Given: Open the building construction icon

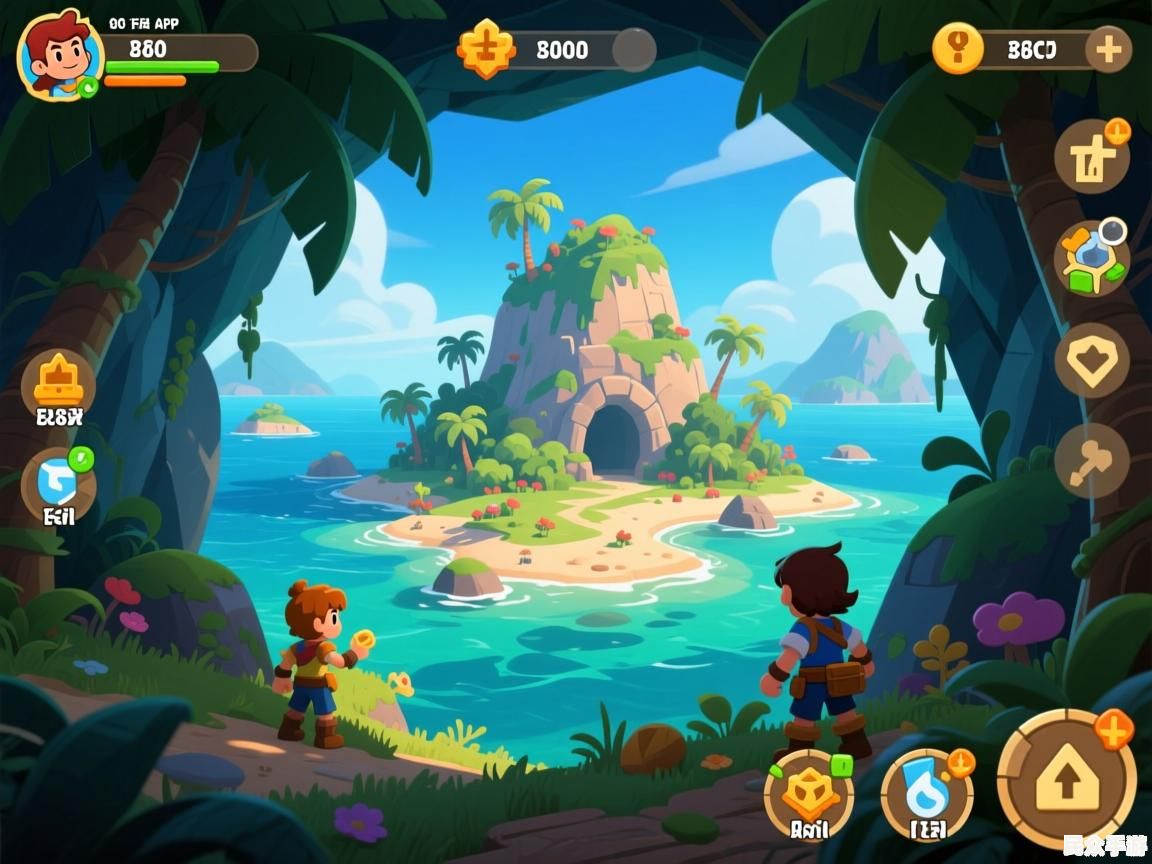Looking at the screenshot, I should point(1091,158).
